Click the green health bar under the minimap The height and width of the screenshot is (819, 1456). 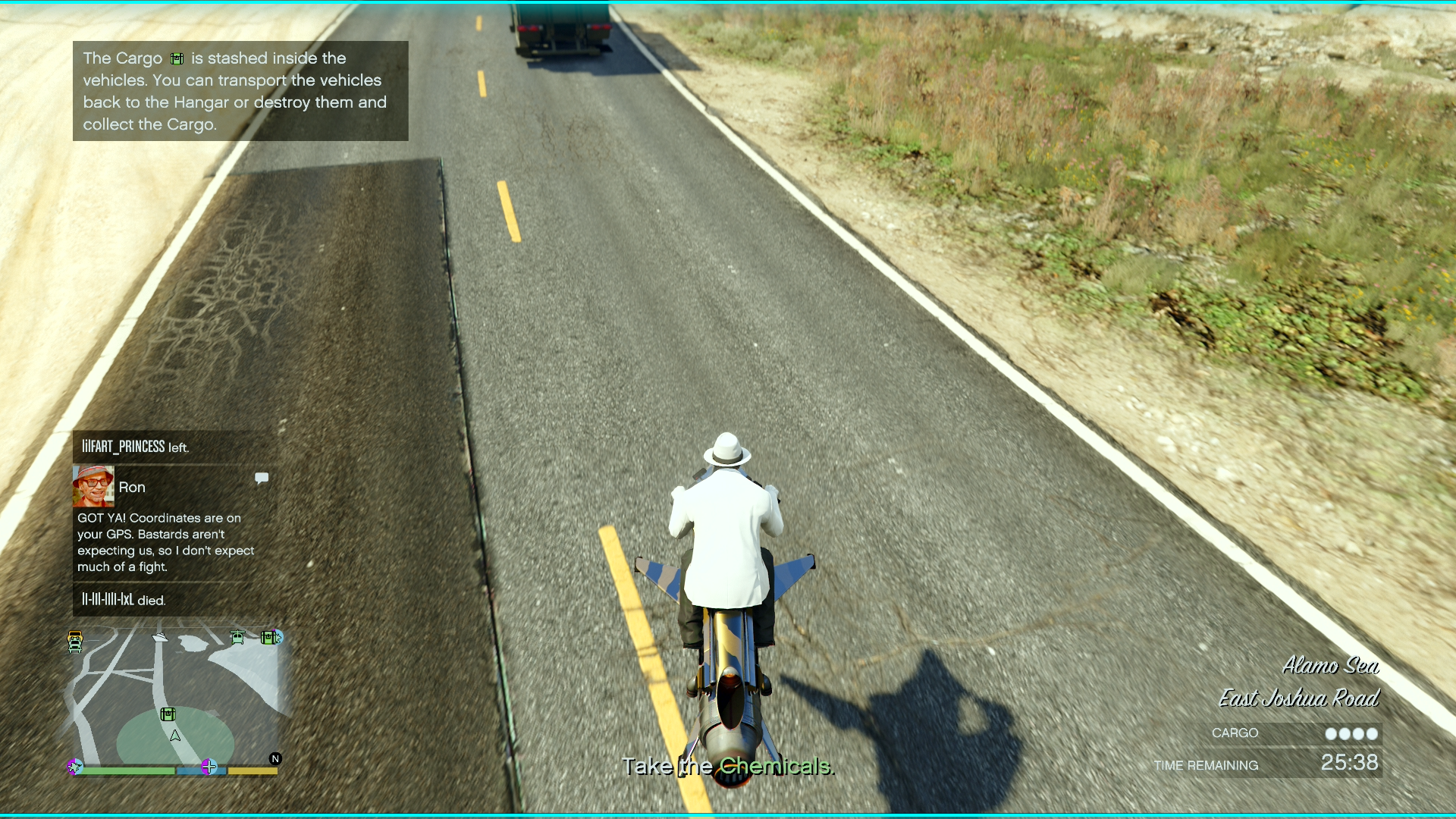(128, 771)
